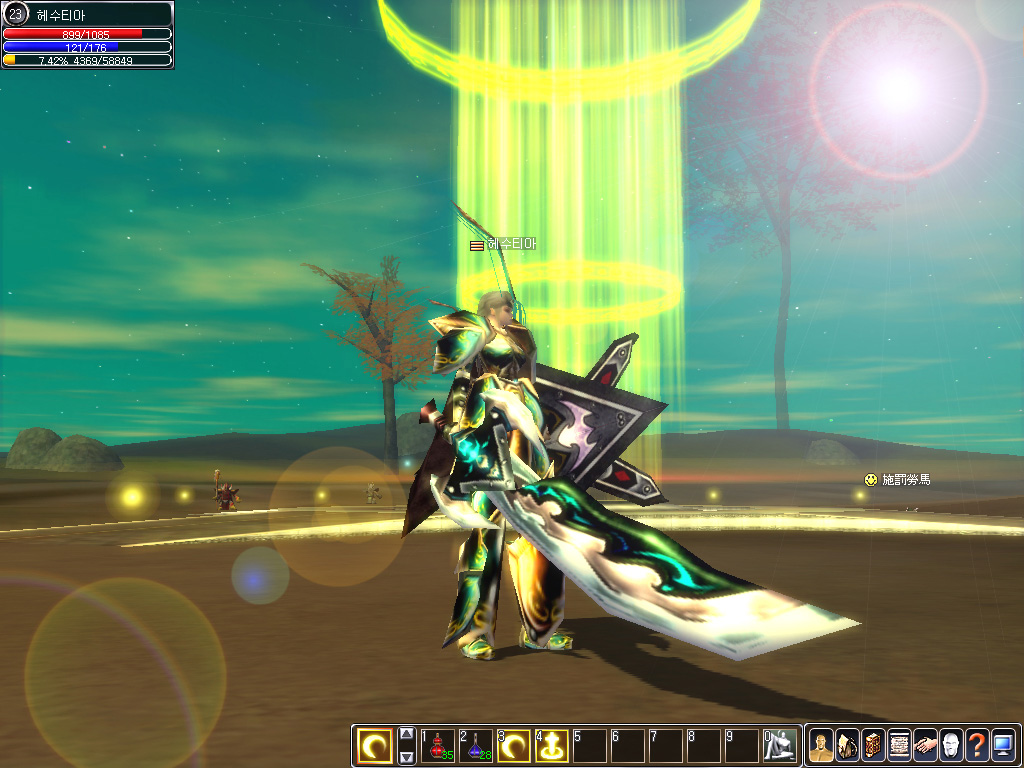Click the handshake button in the menu bar
Viewport: 1024px width, 768px height.
click(925, 746)
